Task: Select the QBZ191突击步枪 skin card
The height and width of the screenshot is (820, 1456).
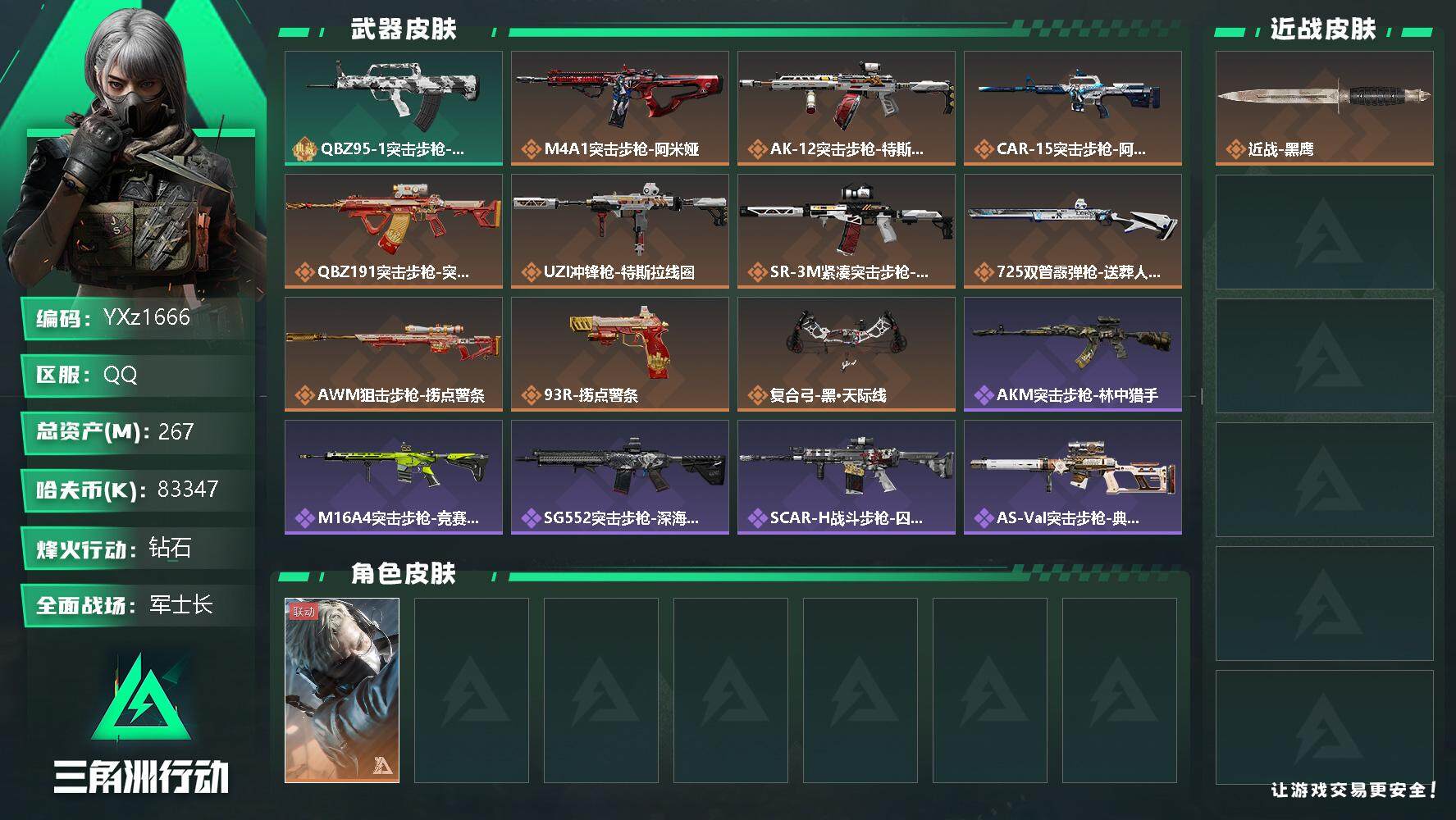Action: point(393,230)
